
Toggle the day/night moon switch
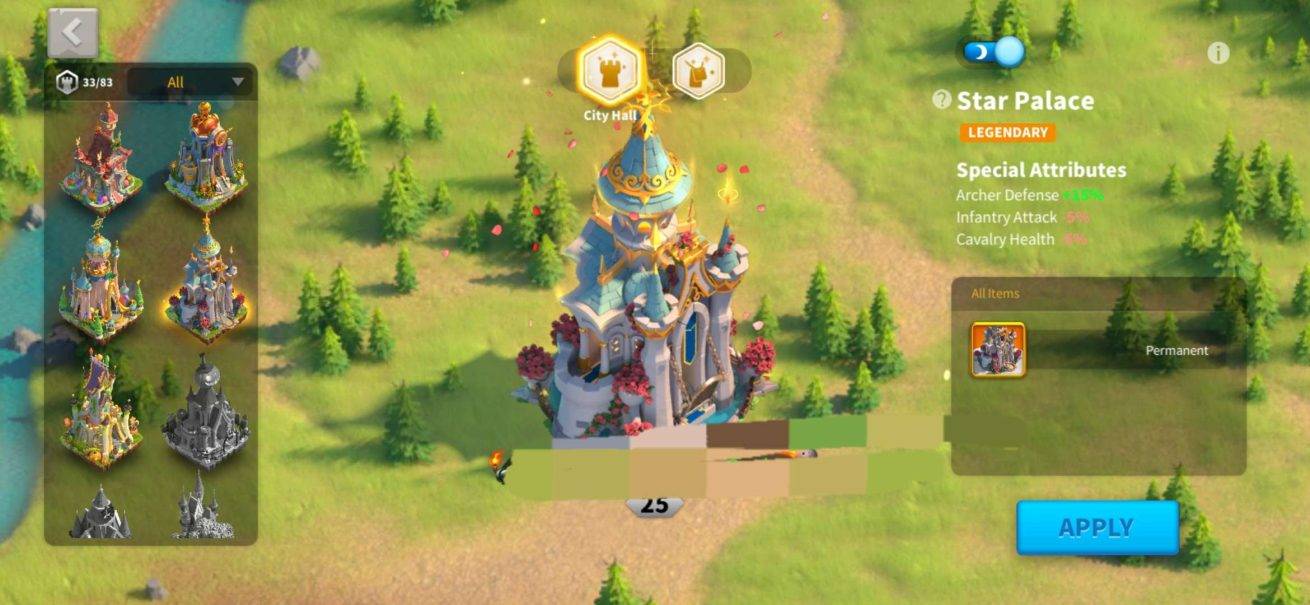994,51
